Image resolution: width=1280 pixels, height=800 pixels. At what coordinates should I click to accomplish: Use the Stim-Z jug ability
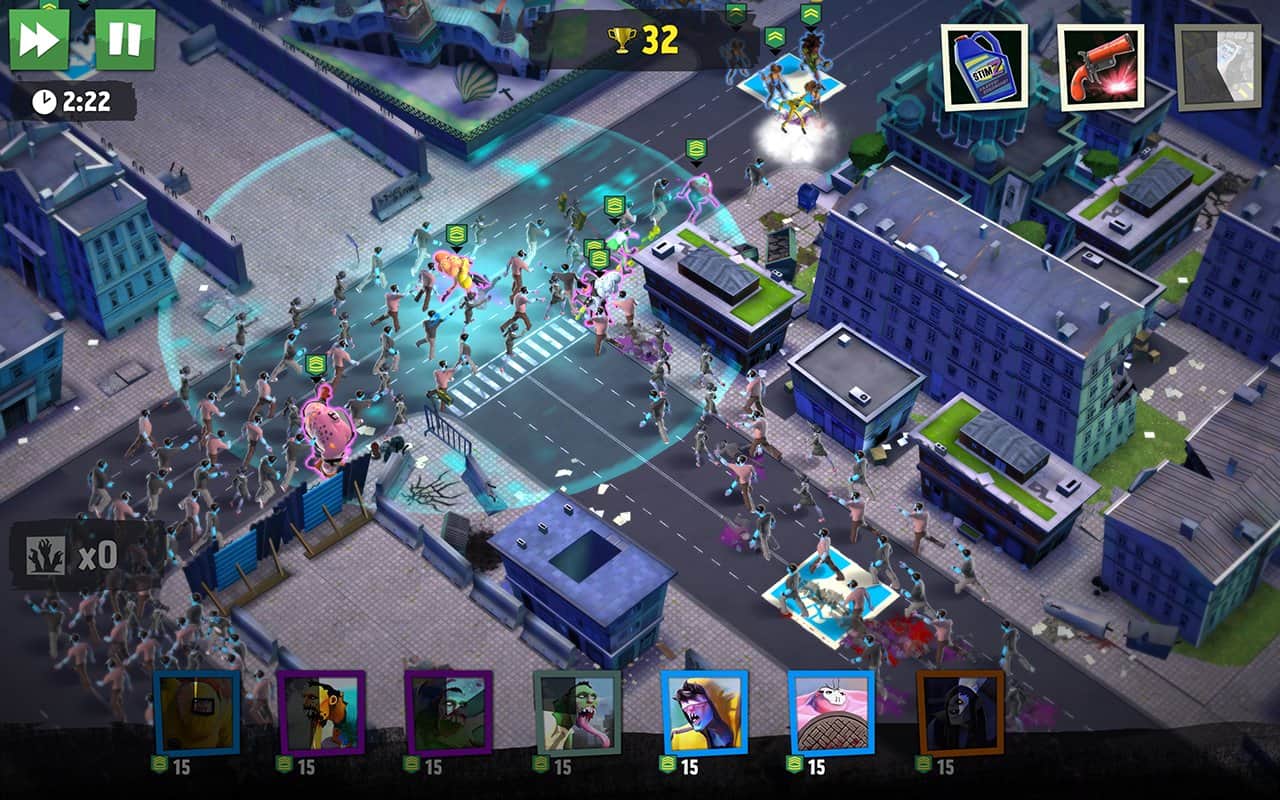click(984, 67)
